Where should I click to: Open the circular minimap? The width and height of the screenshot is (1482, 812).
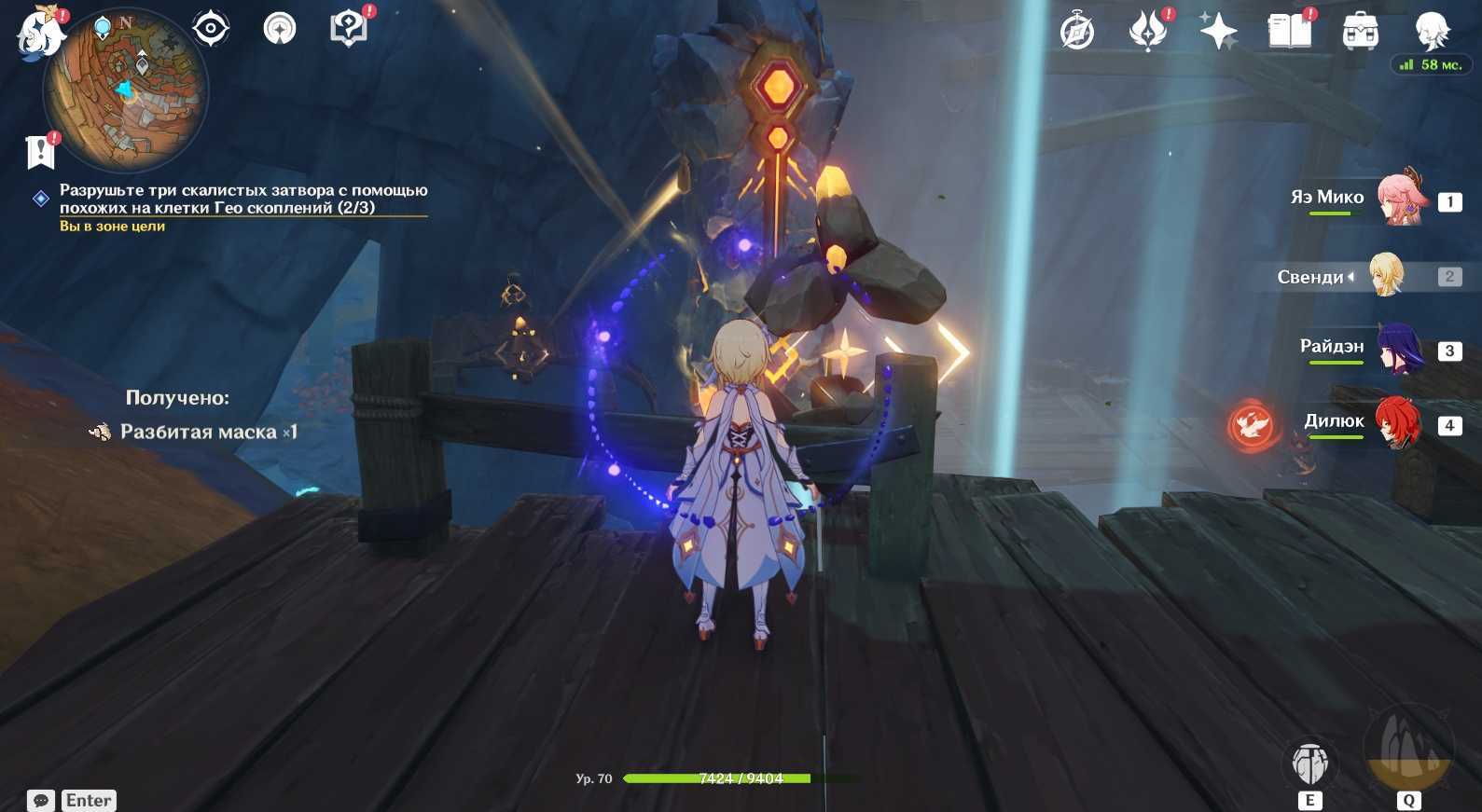click(127, 90)
